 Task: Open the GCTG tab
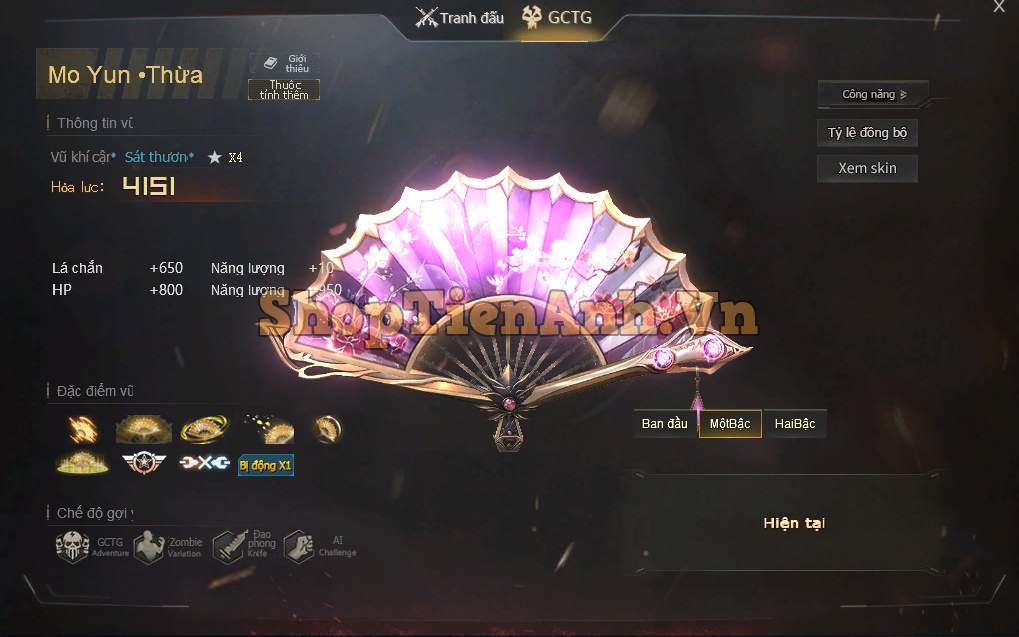pyautogui.click(x=556, y=17)
